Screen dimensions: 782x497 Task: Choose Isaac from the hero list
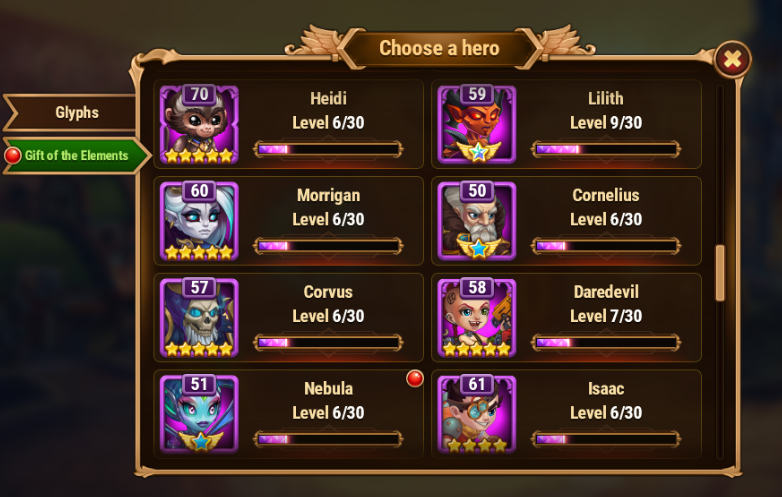pos(566,412)
